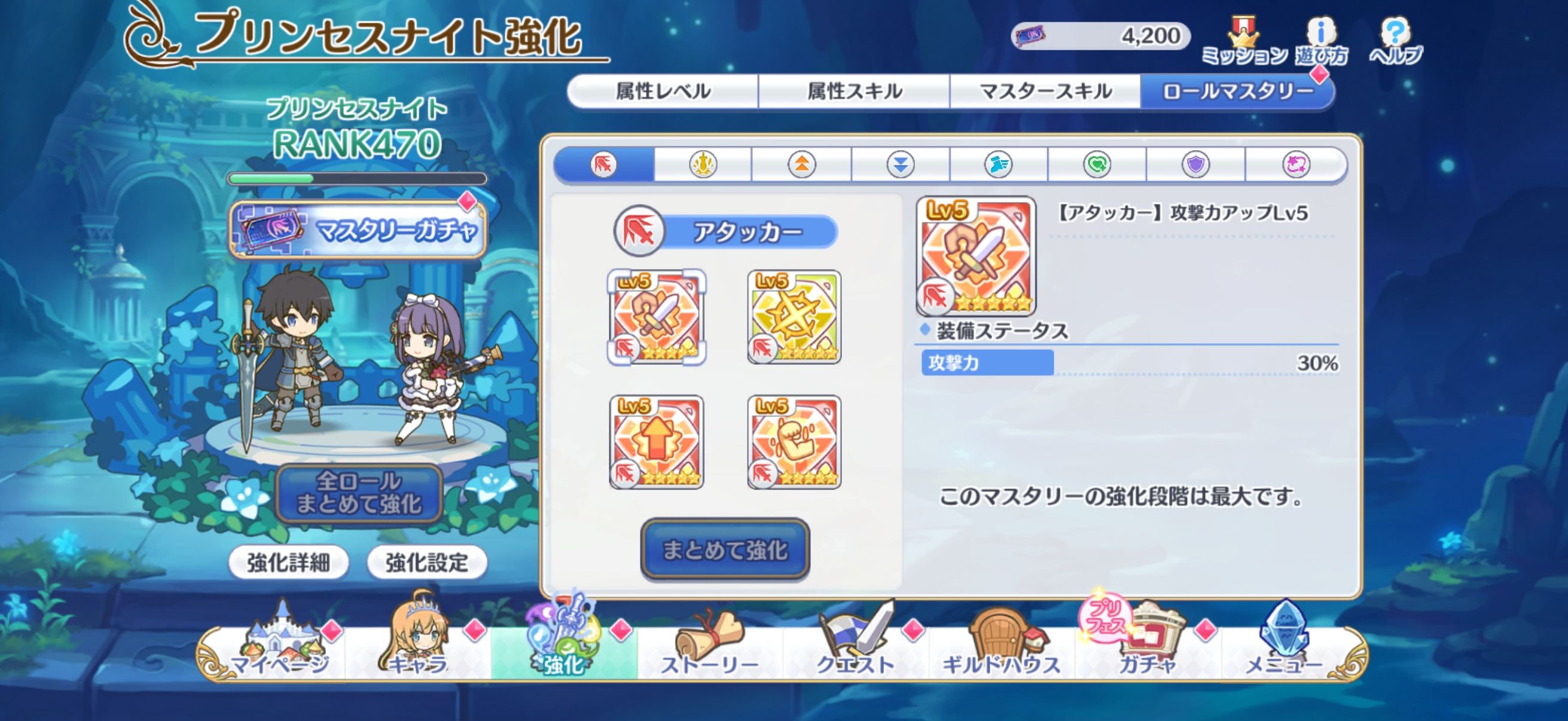Switch to the green heart role tab

click(1097, 164)
